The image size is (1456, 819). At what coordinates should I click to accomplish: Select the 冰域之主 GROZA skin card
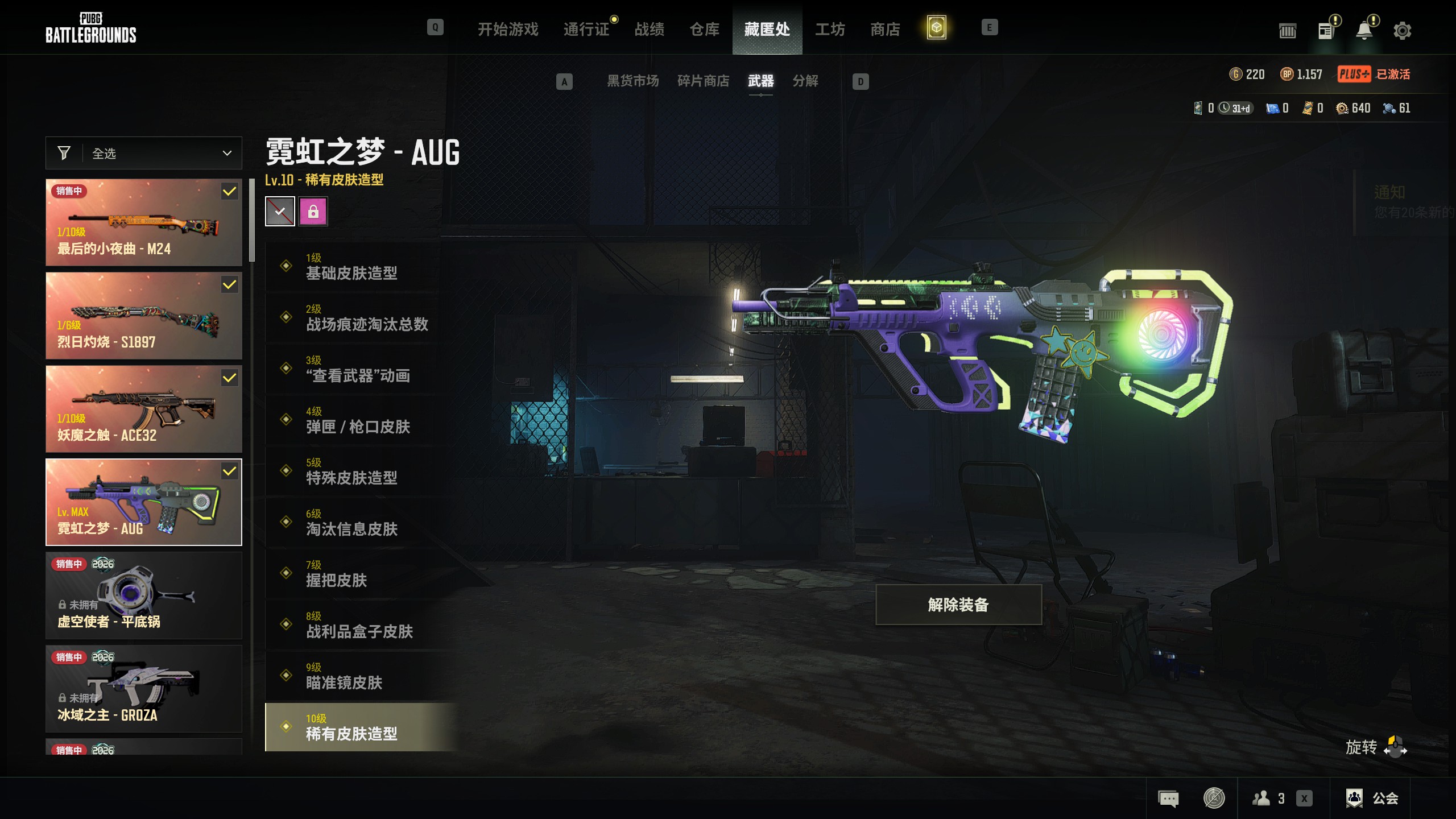144,689
